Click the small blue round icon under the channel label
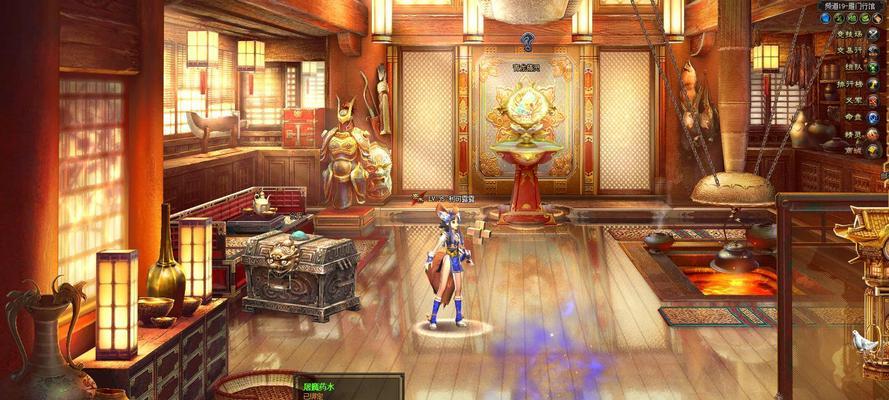The image size is (889, 400). [x=826, y=18]
